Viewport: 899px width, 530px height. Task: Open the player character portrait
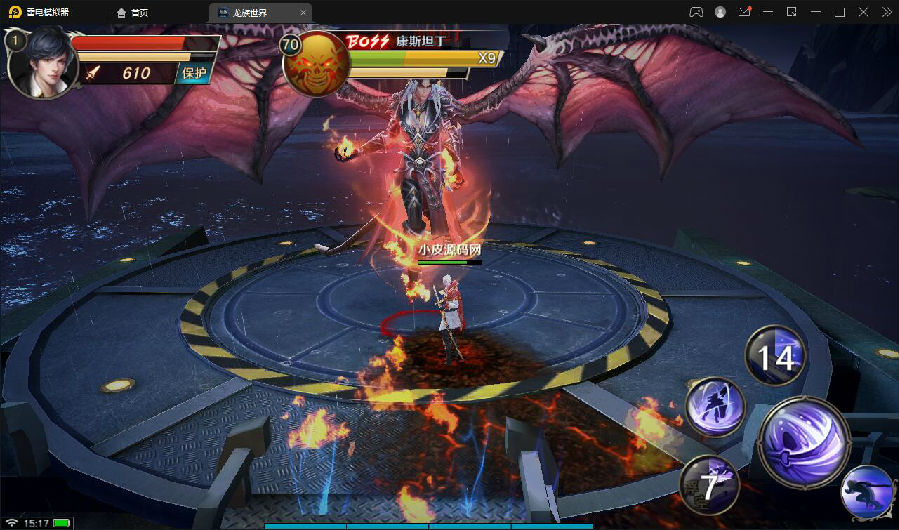[x=38, y=64]
